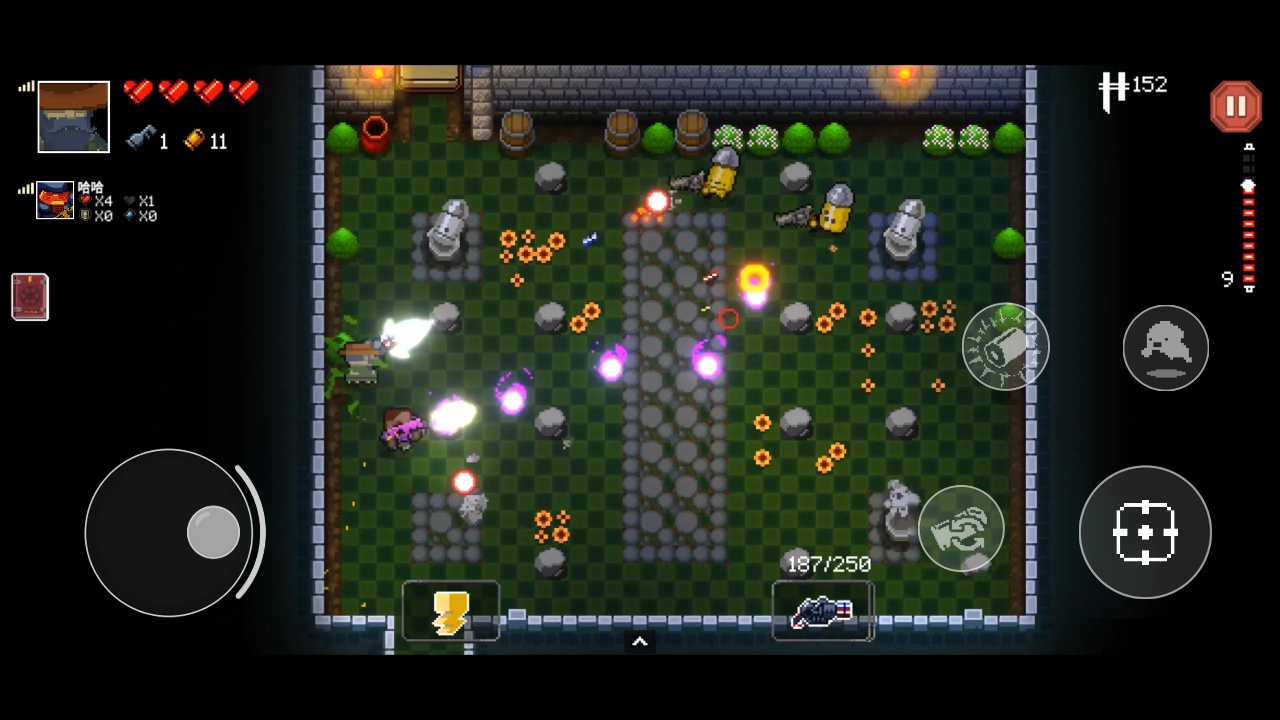The height and width of the screenshot is (720, 1280).
Task: Select the equipped gun weapon slot
Action: [x=822, y=611]
